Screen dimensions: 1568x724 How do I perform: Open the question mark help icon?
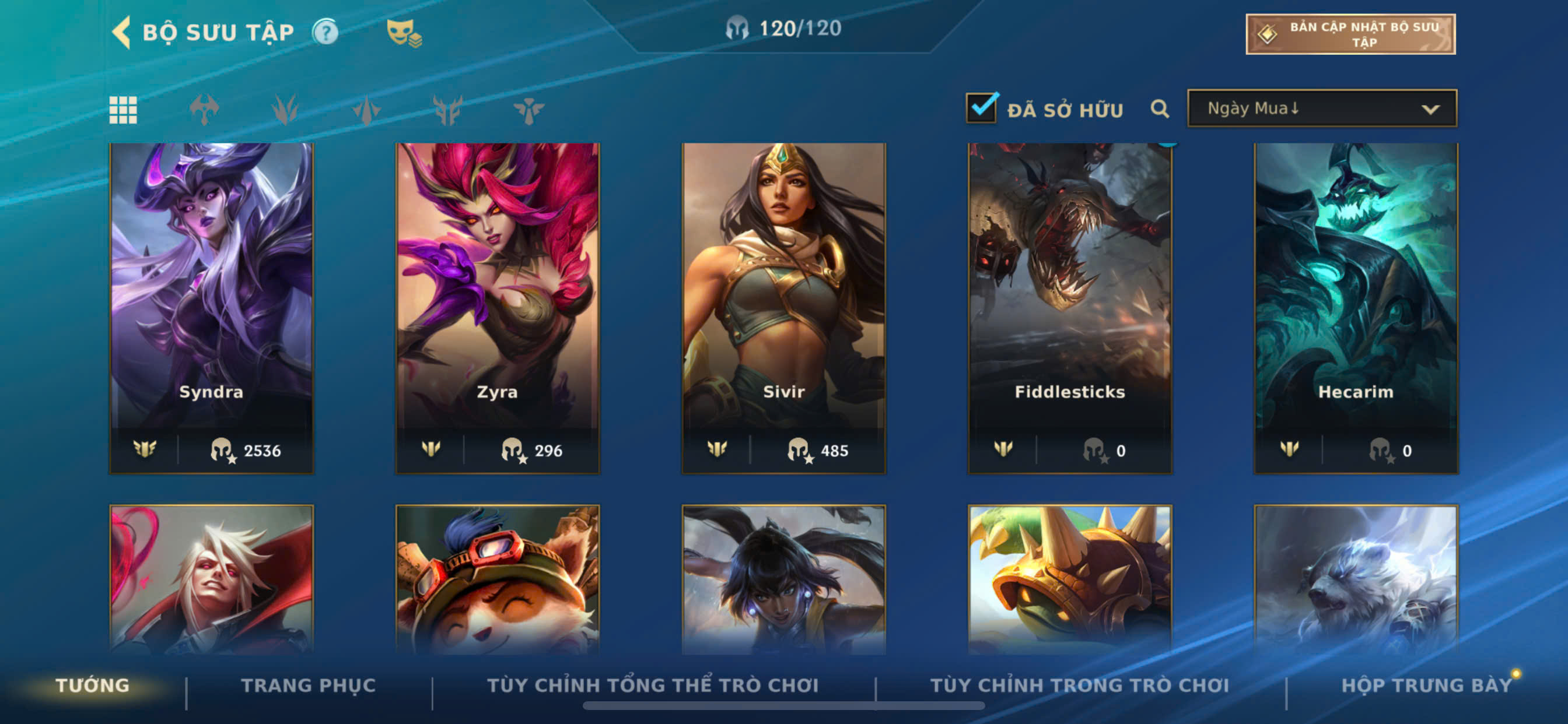325,32
